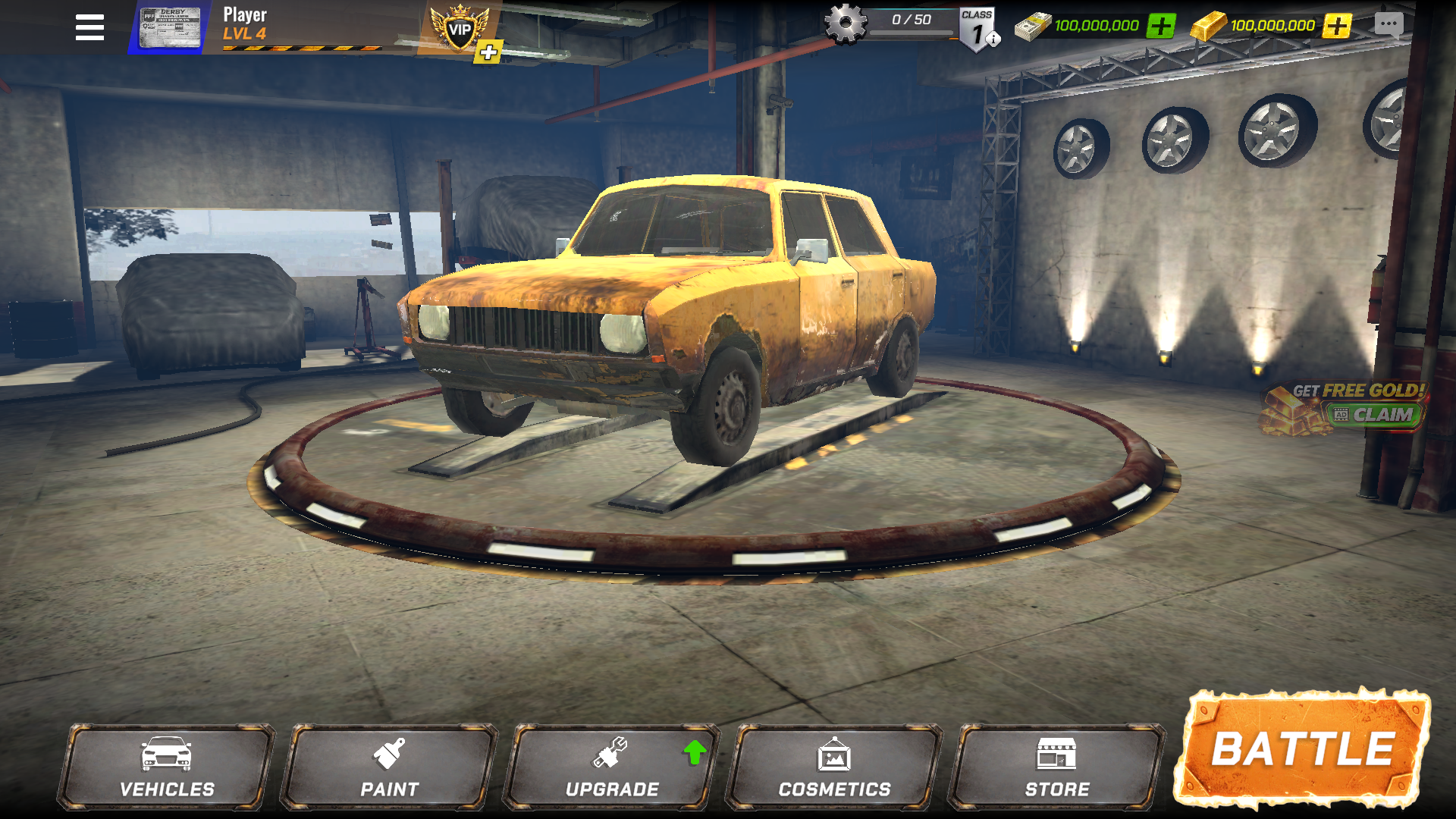The height and width of the screenshot is (819, 1456).
Task: Click the gear parts counter icon
Action: tap(846, 24)
